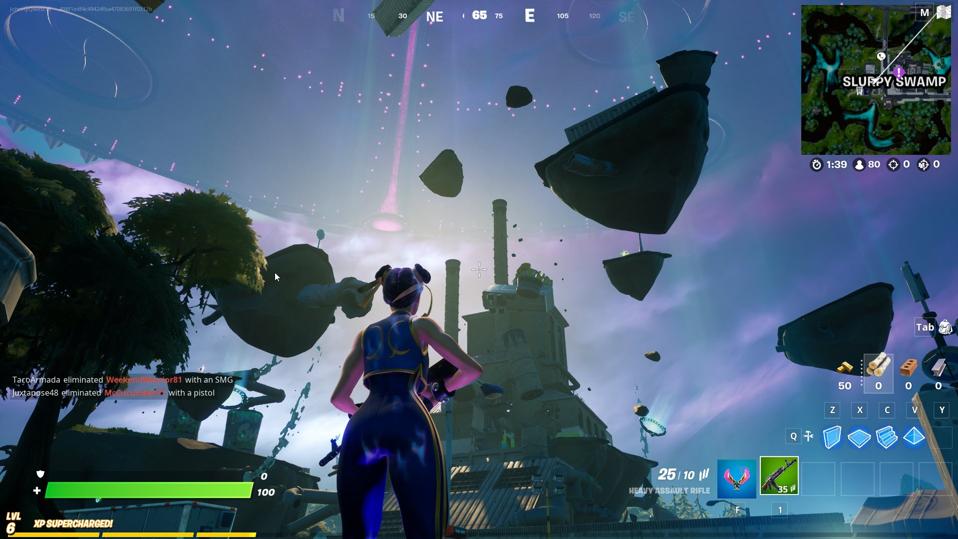Screen dimensions: 958x539
Task: Click the gold bars icon
Action: point(845,368)
